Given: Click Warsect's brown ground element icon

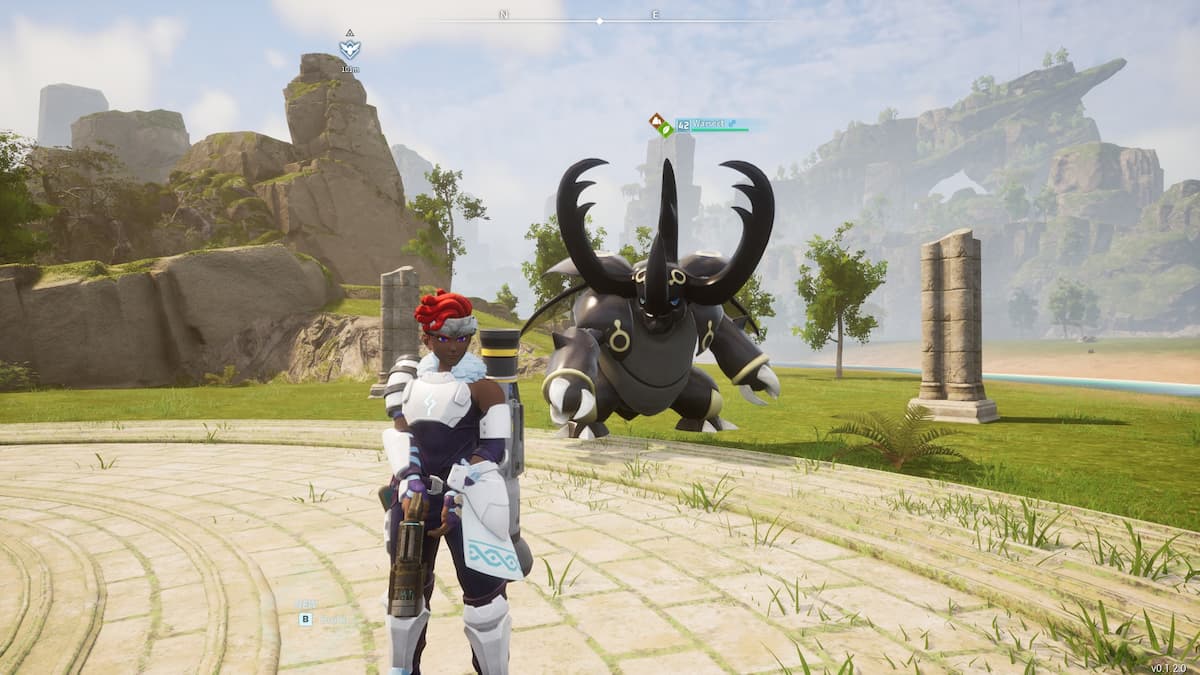Looking at the screenshot, I should tap(656, 121).
